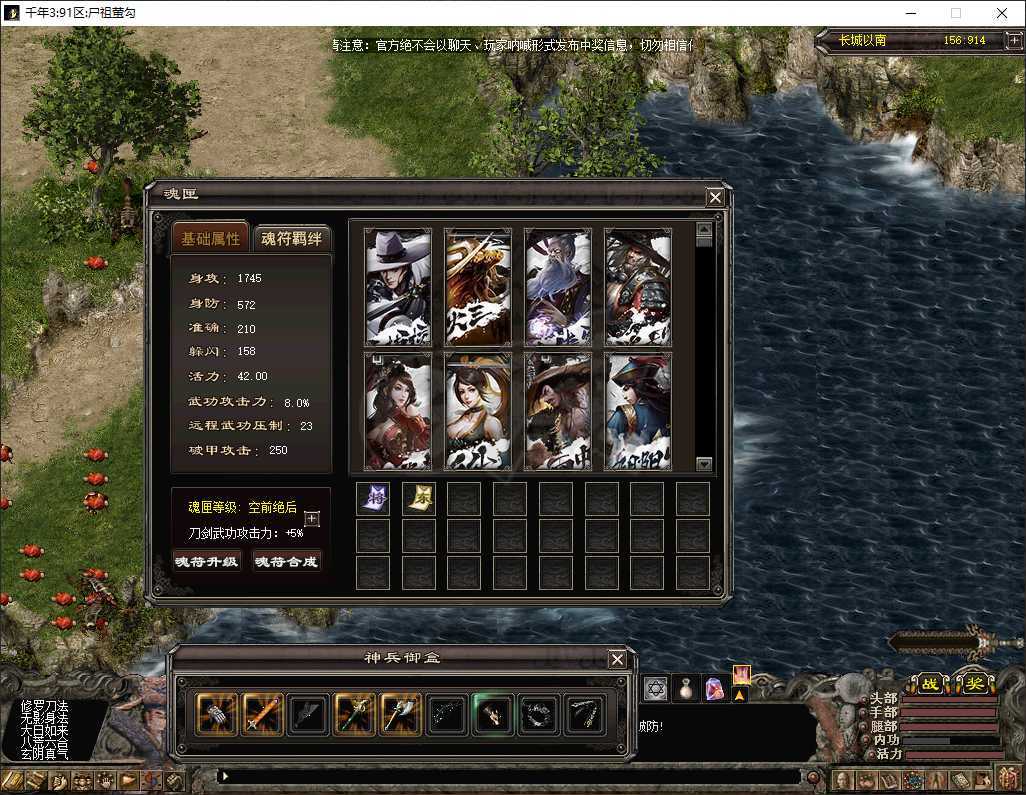1026x795 pixels.
Task: Click the purple 将 talisman slot
Action: [373, 499]
